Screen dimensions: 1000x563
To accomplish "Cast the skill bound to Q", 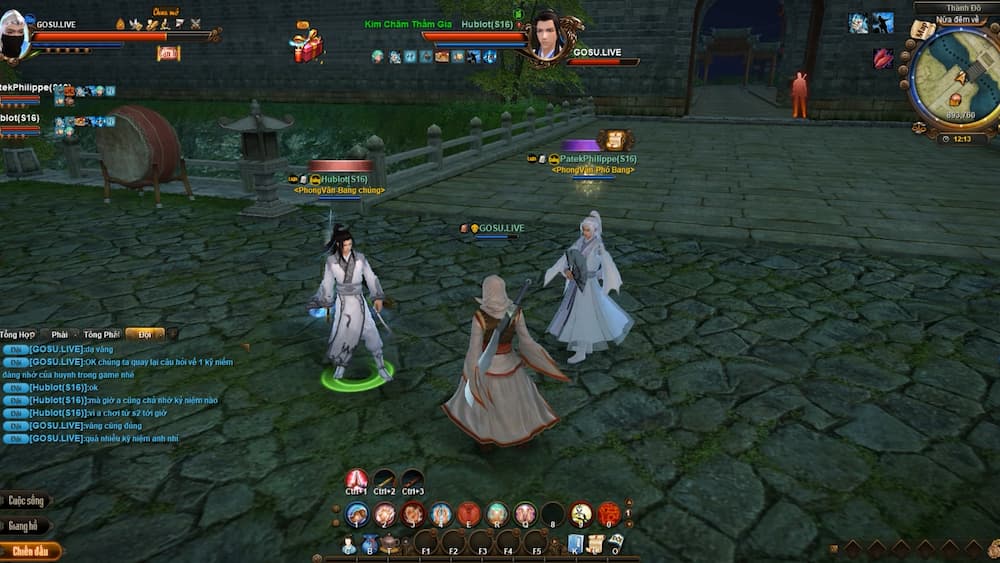I will pos(525,515).
